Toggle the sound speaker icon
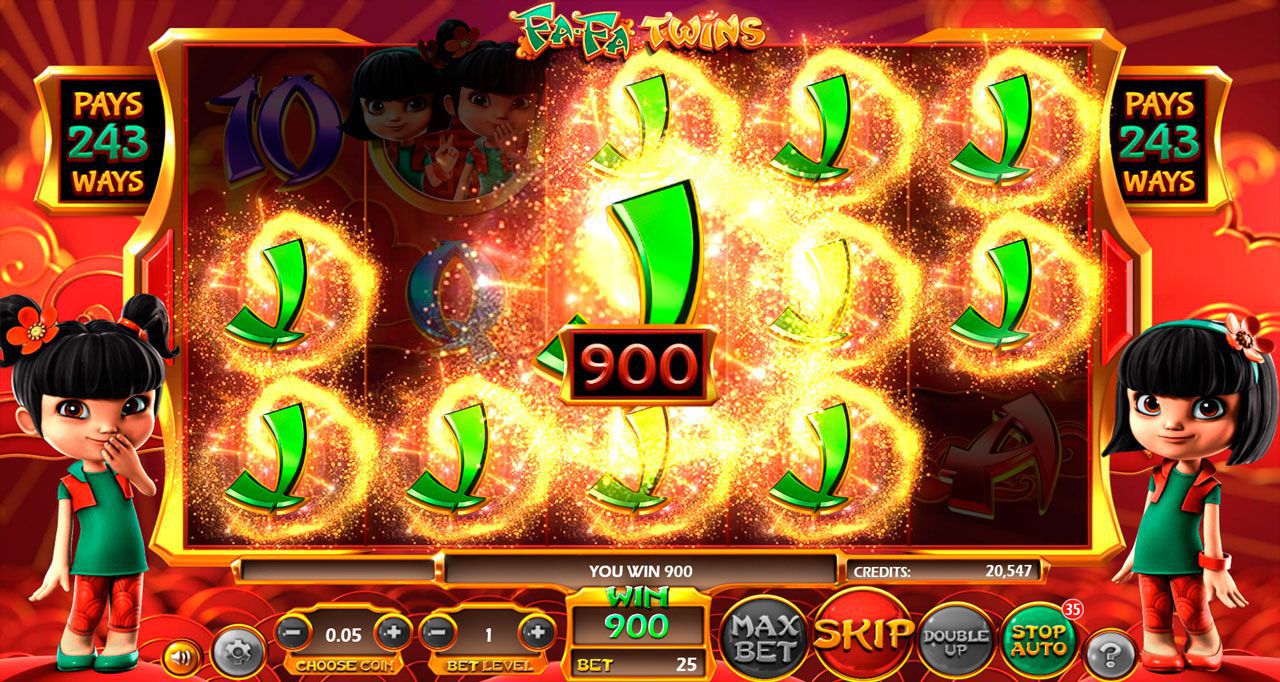The image size is (1280, 682). point(182,657)
